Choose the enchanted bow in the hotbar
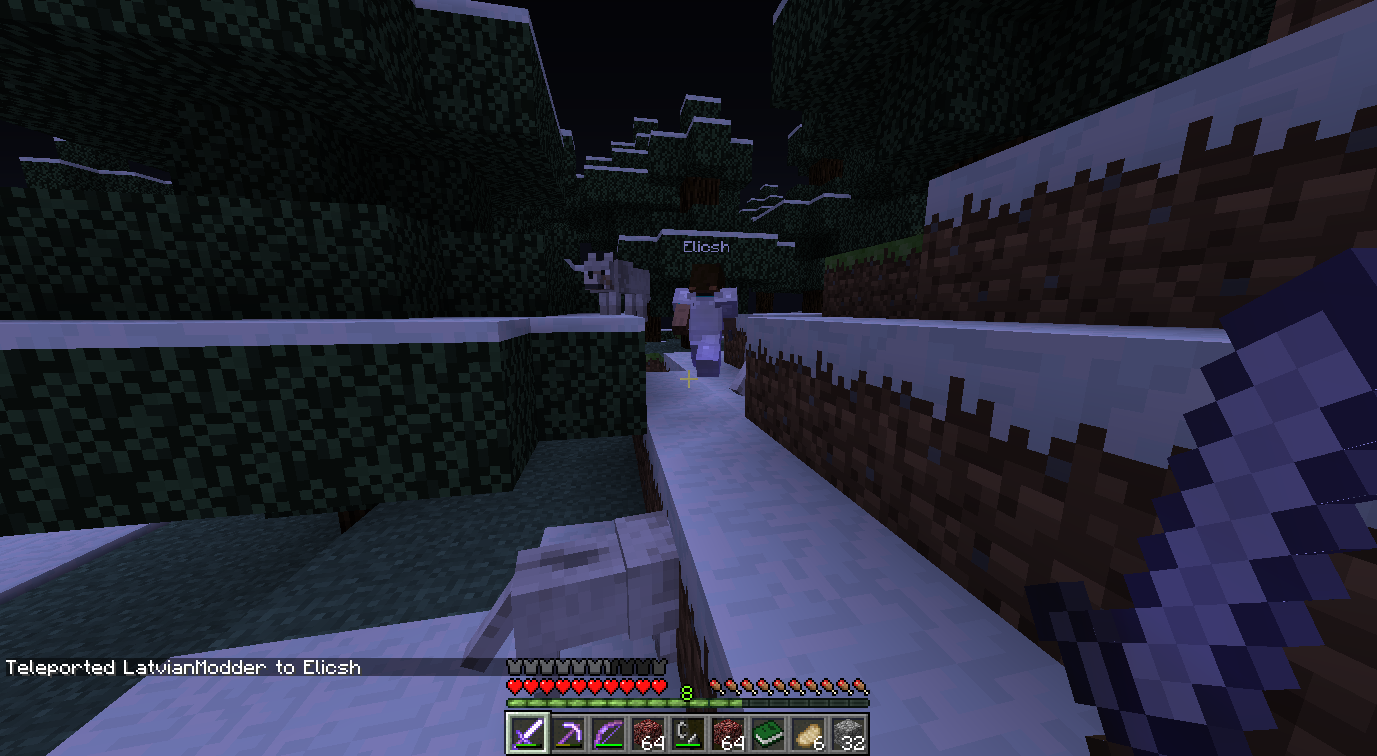This screenshot has width=1377, height=756. pos(607,734)
